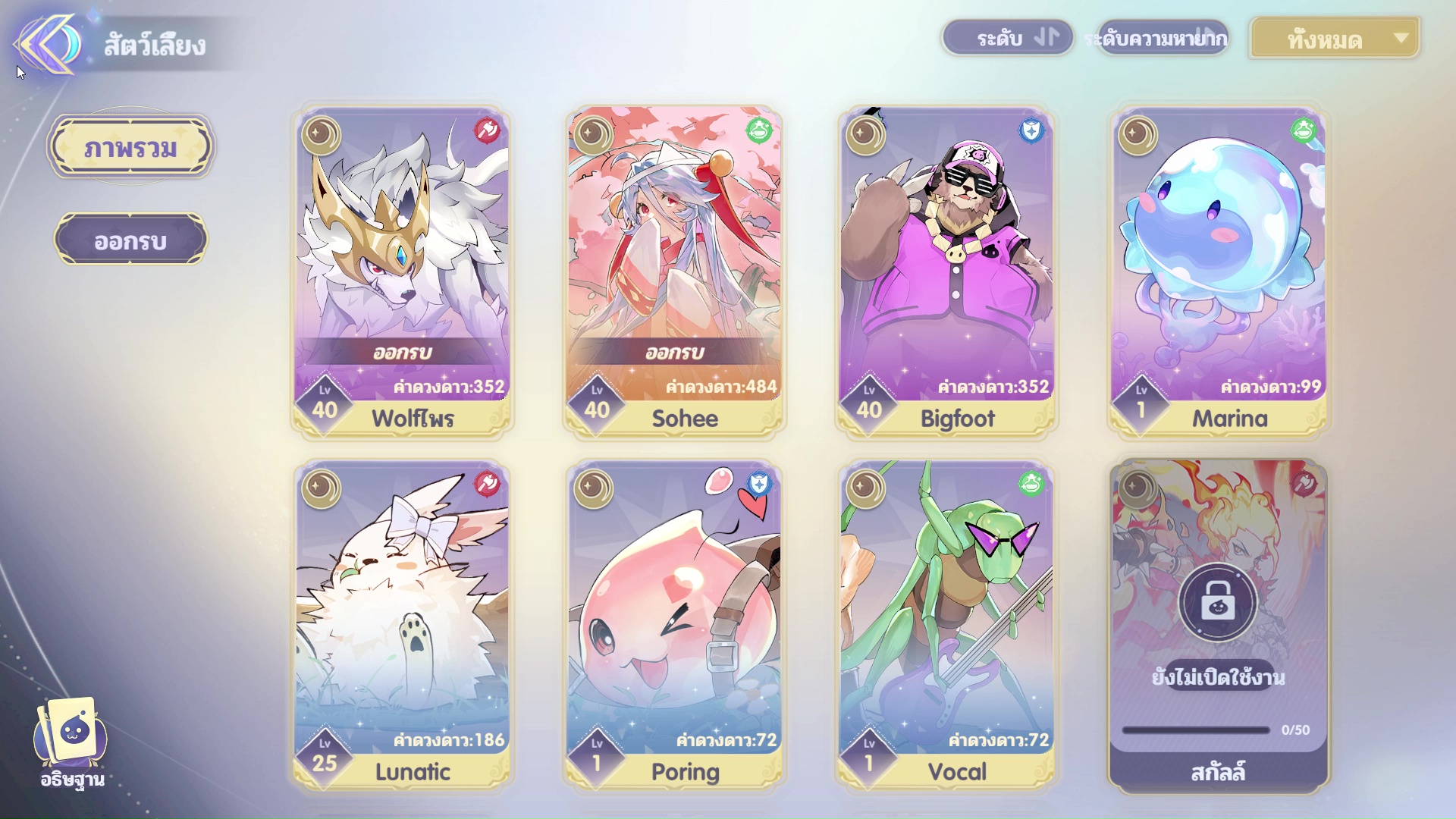Open the Marina pet card

point(1219,271)
